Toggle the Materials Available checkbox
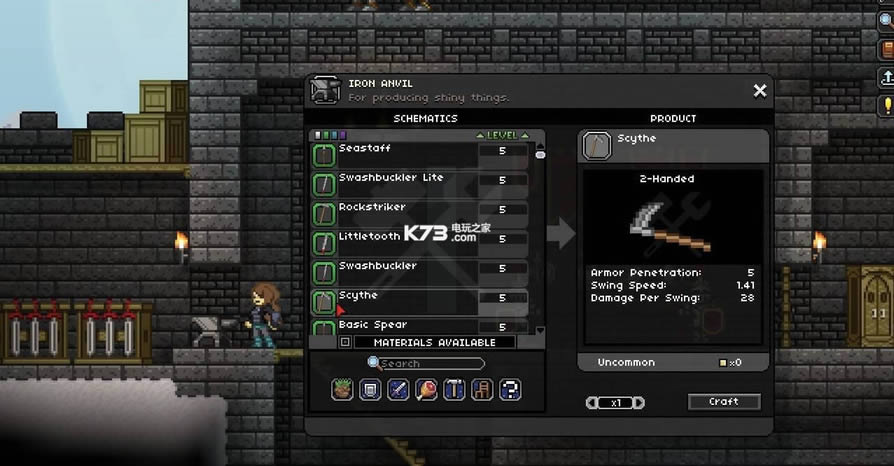The height and width of the screenshot is (466, 894). click(x=345, y=342)
